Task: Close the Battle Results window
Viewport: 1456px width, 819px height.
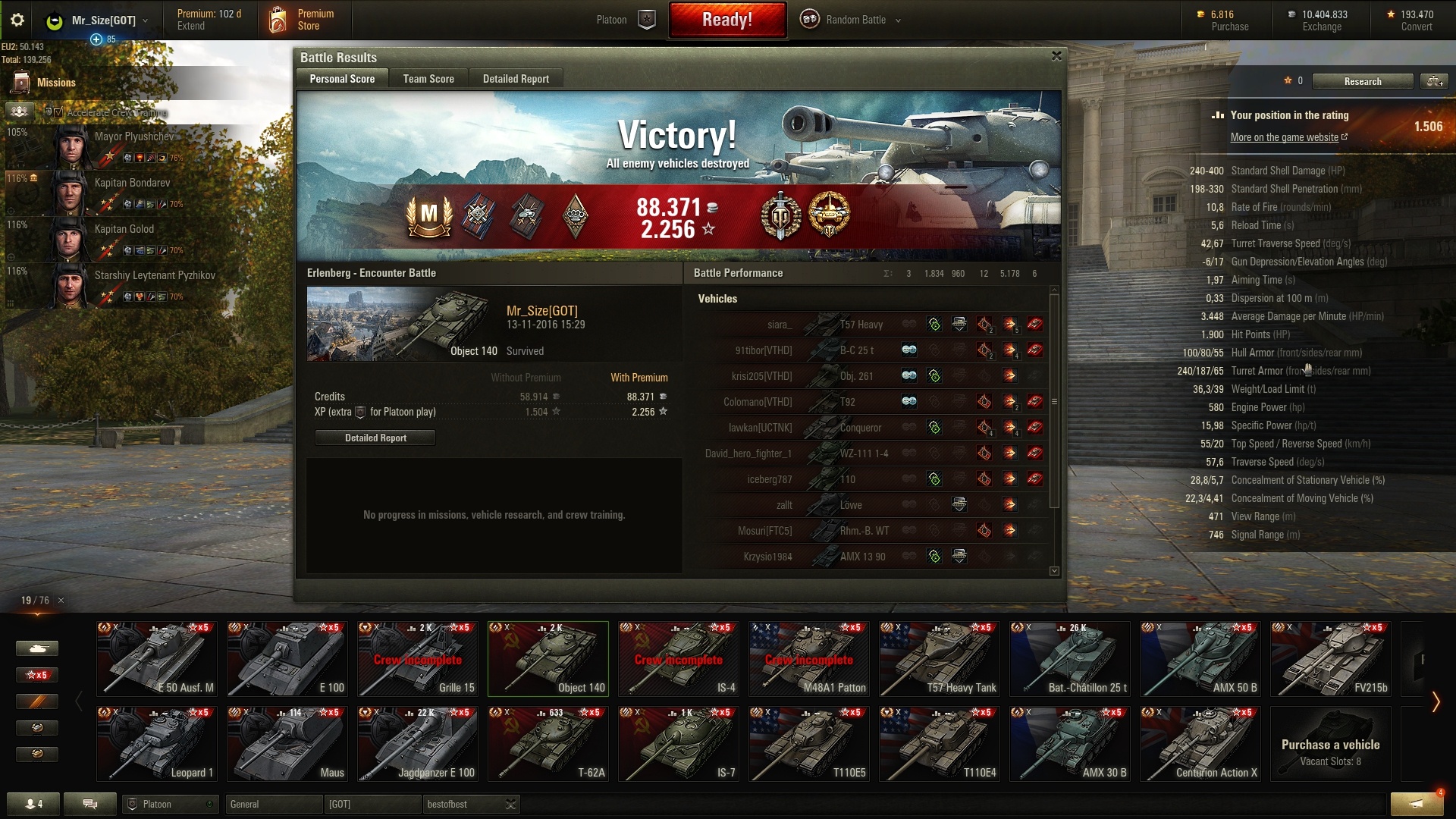Action: point(1056,56)
